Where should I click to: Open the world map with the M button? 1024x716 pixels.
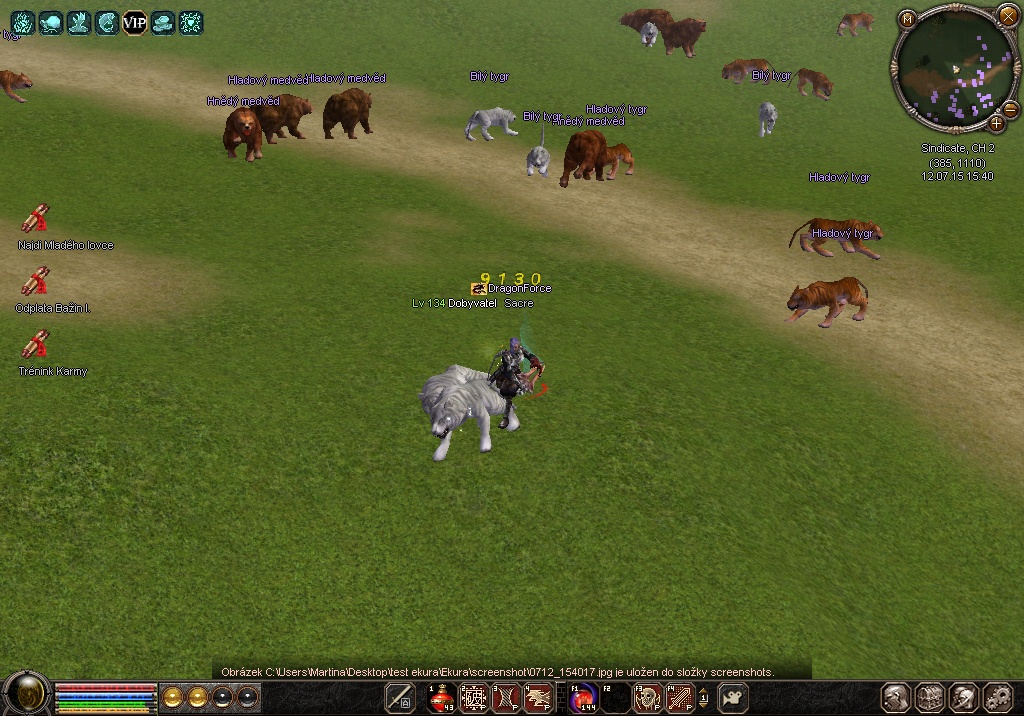pos(907,19)
